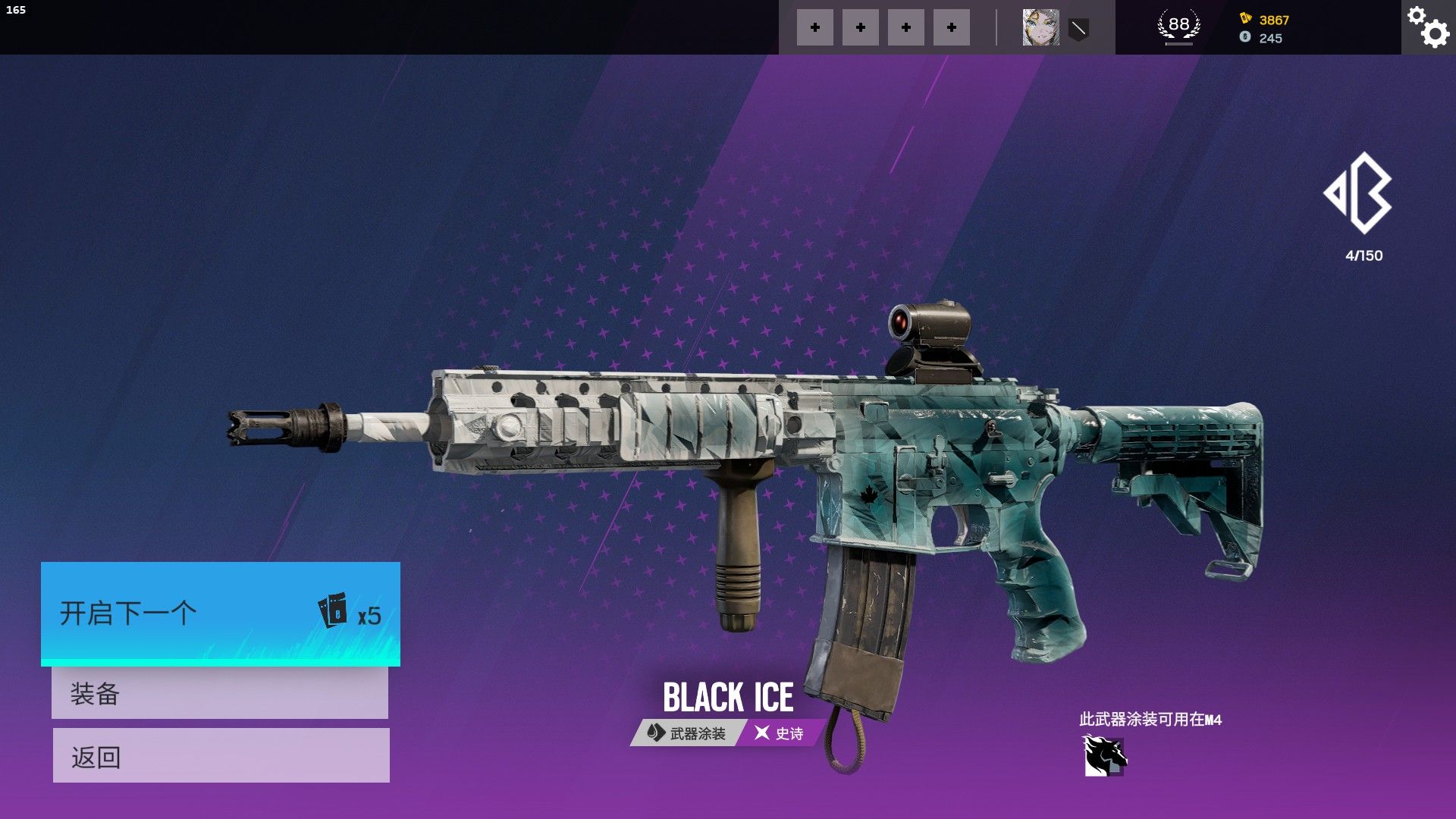
Task: Go back using the 返回 button
Action: point(221,756)
